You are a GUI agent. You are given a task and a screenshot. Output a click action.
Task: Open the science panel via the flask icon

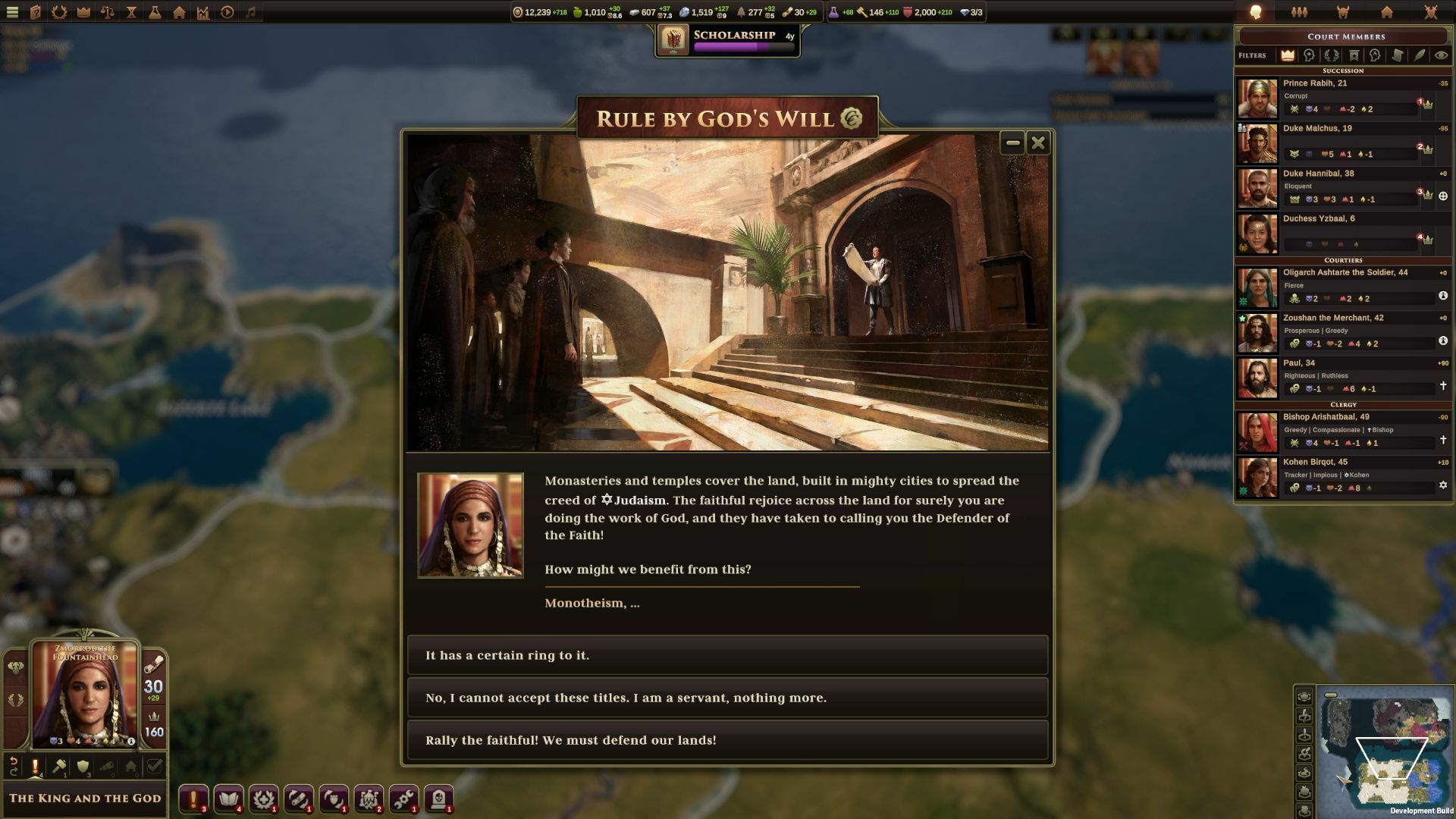coord(155,11)
